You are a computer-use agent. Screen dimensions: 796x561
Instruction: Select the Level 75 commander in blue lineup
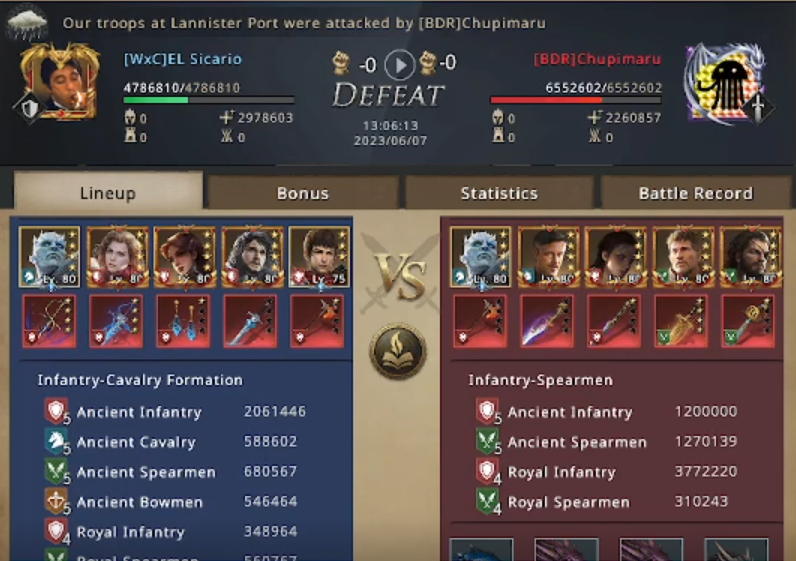[x=317, y=258]
